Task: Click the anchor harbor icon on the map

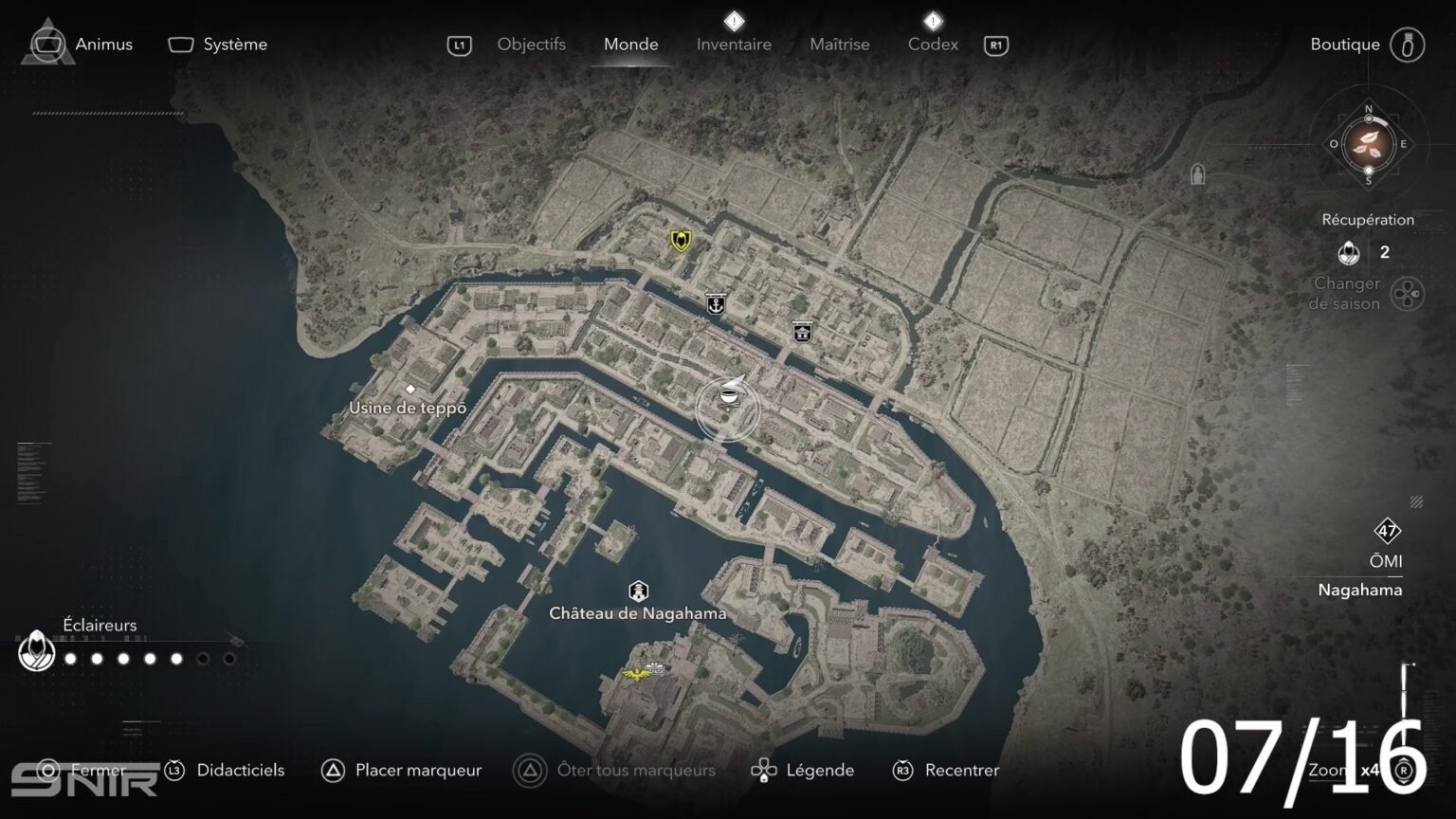Action: (716, 305)
